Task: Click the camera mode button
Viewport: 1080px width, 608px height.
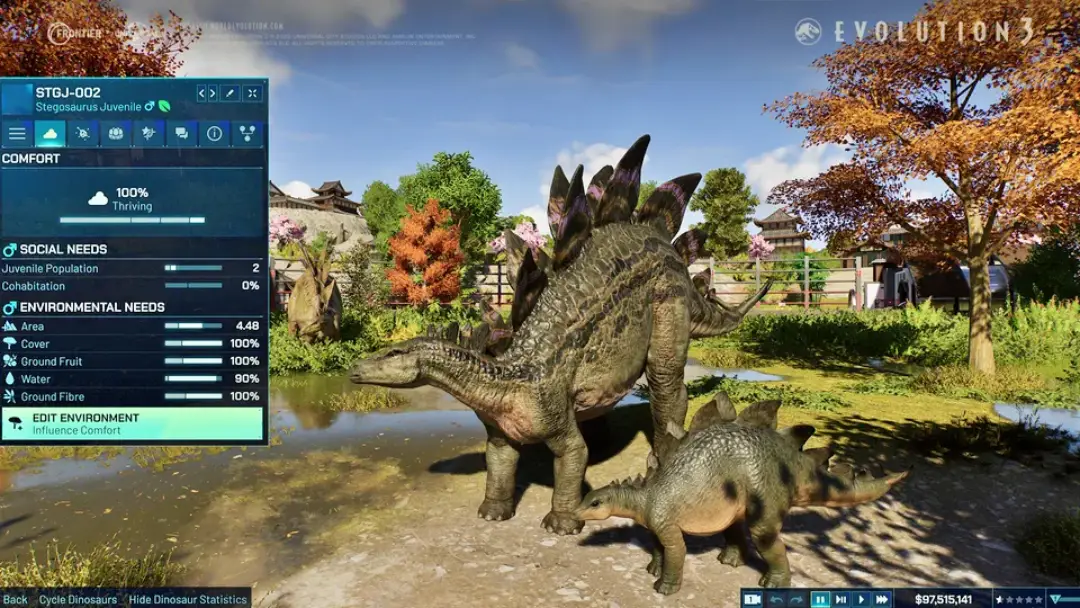Action: (752, 599)
